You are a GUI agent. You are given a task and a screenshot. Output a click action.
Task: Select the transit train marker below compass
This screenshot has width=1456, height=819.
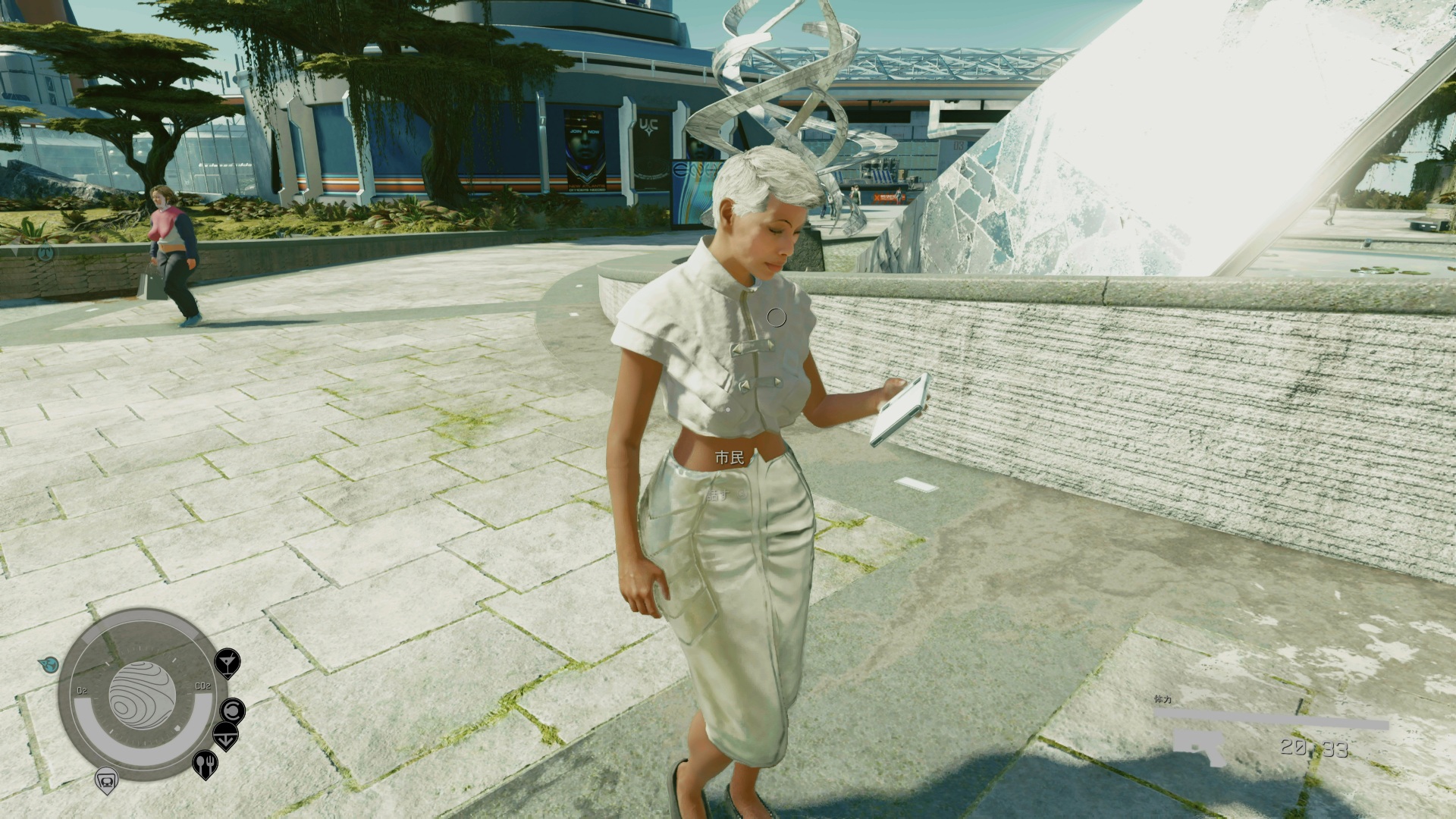coord(105,780)
